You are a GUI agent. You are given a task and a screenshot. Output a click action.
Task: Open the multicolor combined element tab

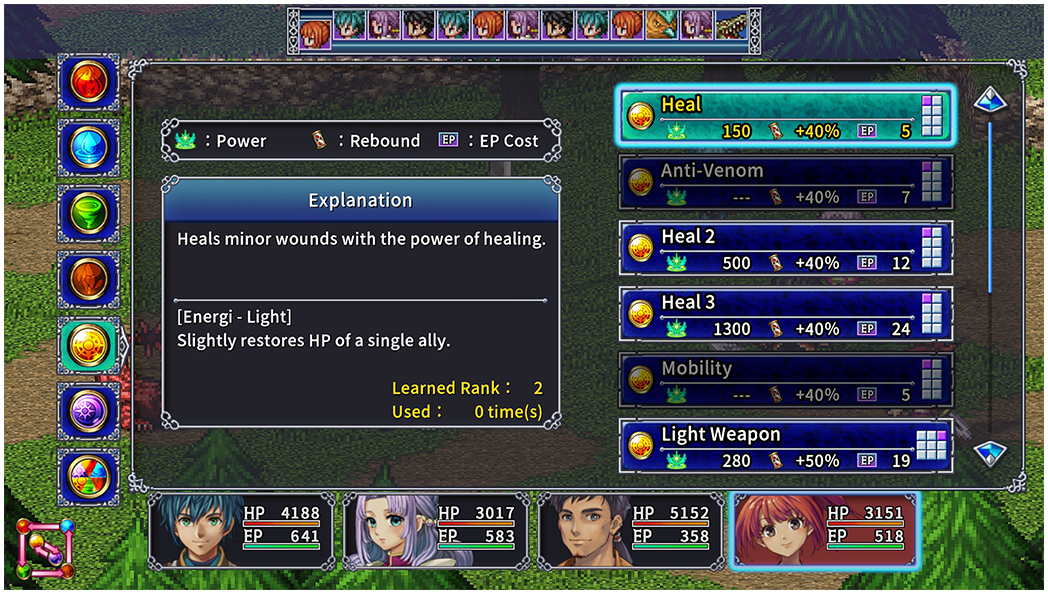point(88,476)
